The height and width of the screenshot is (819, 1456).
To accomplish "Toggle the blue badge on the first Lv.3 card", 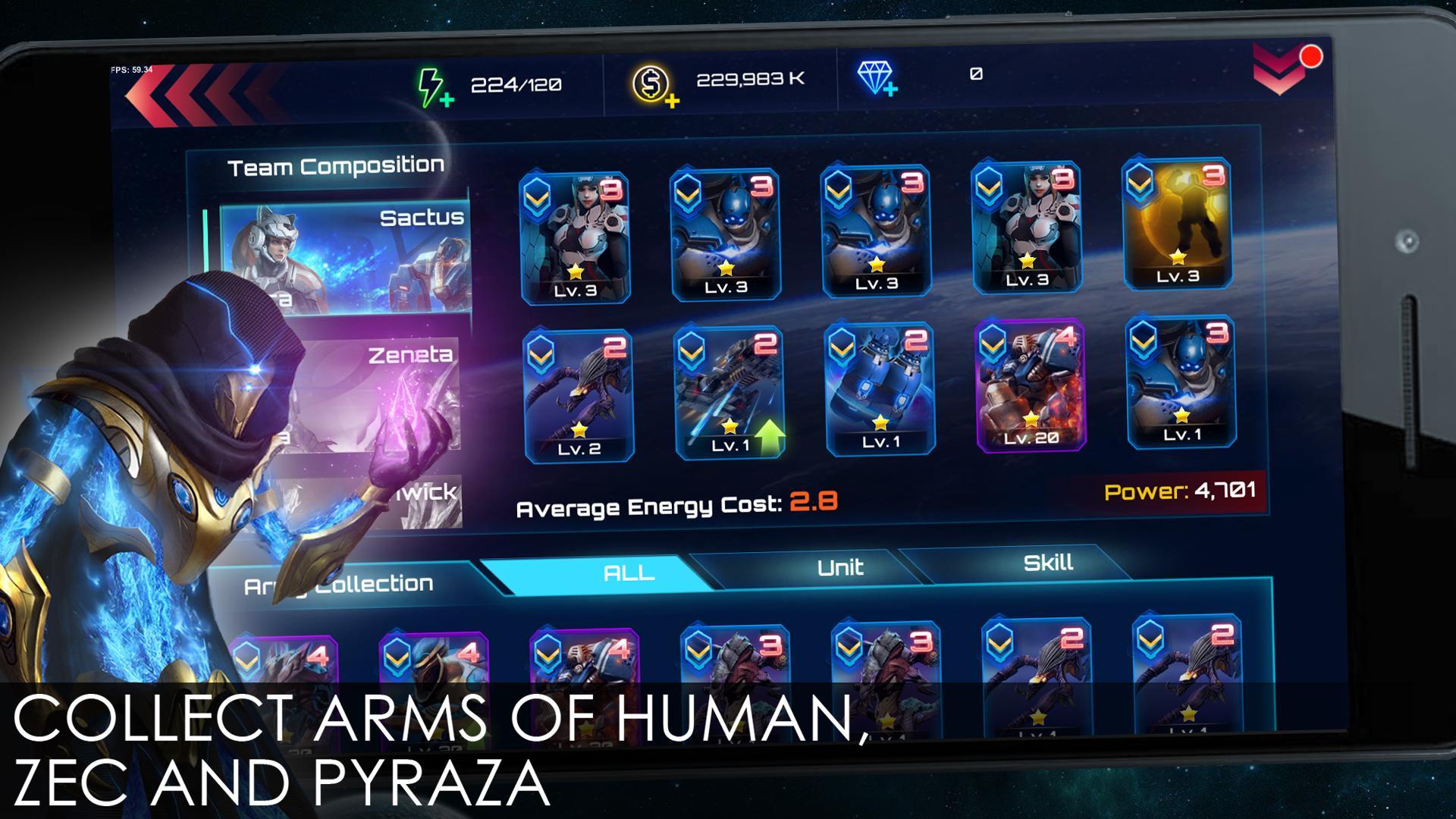I will 538,199.
